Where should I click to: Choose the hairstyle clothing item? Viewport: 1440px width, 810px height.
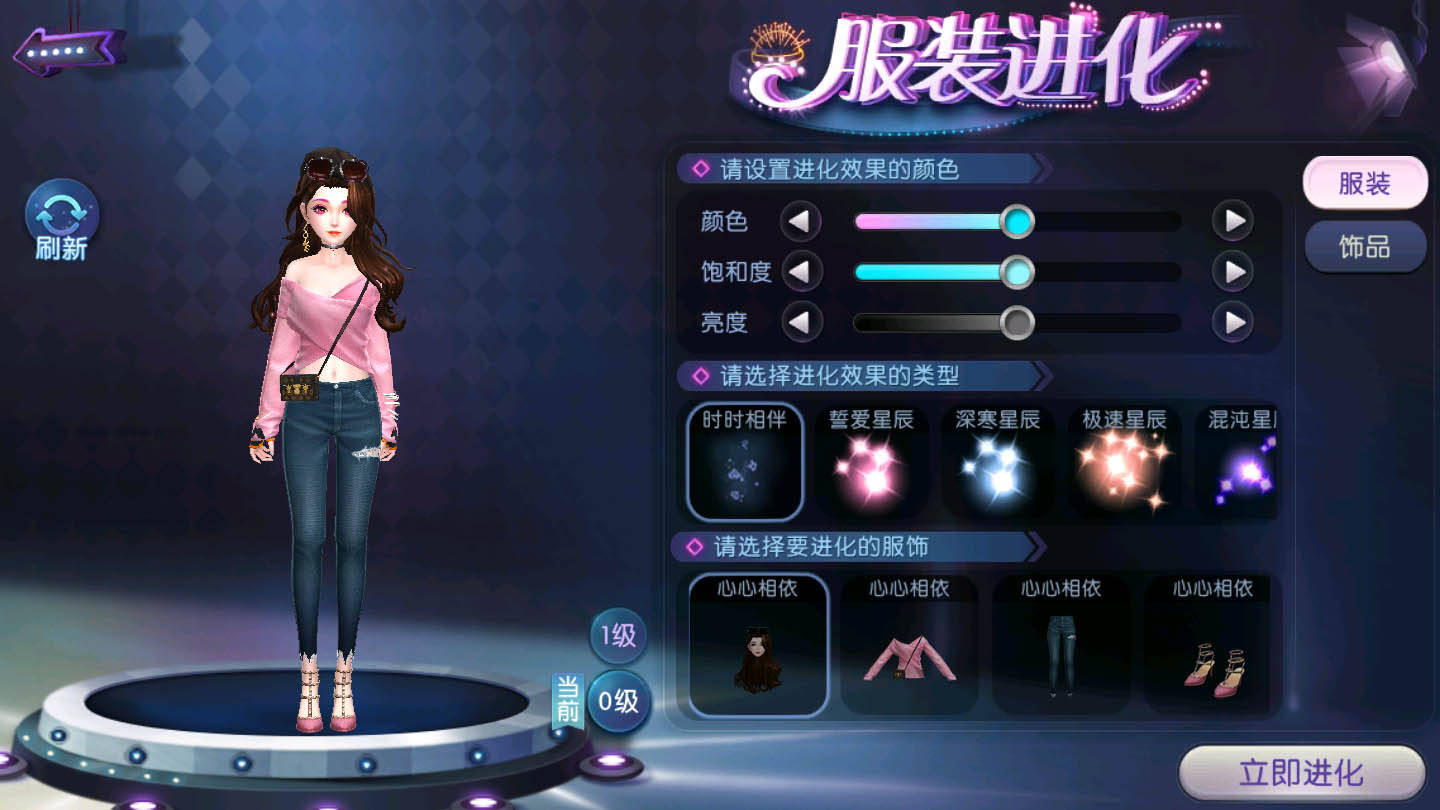[x=758, y=644]
